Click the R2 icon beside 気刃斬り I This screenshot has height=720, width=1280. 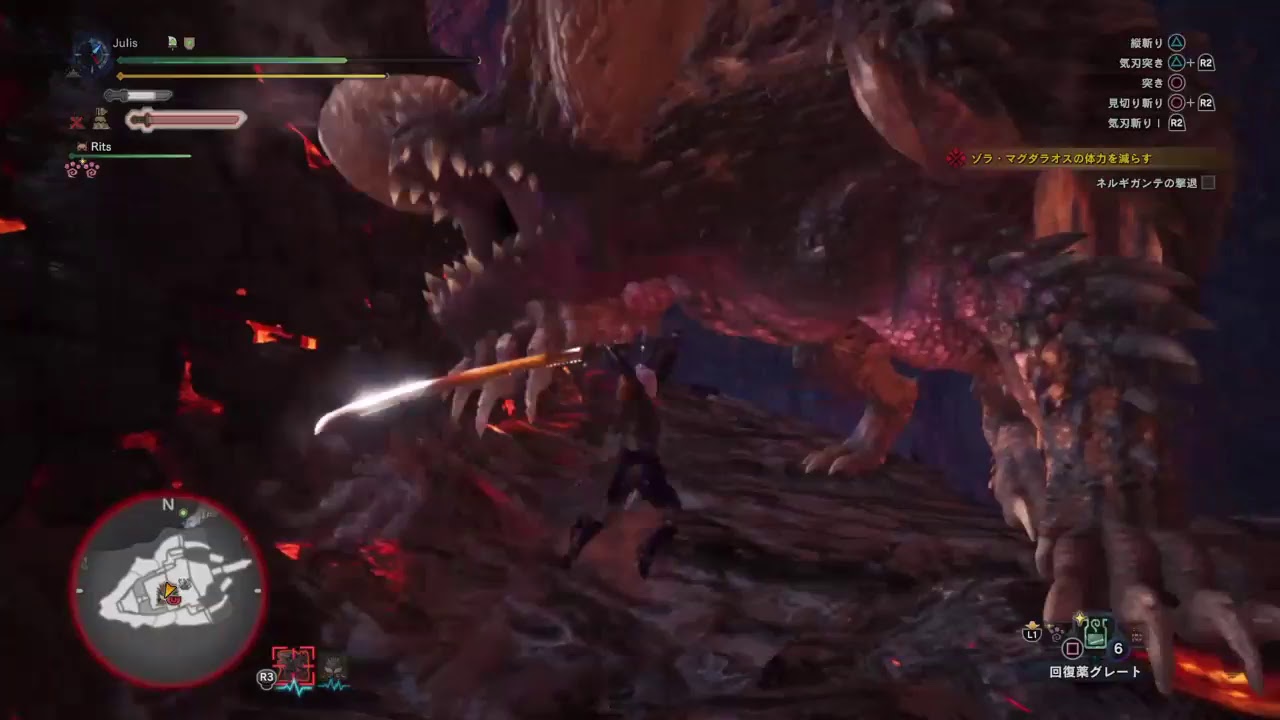[x=1178, y=122]
